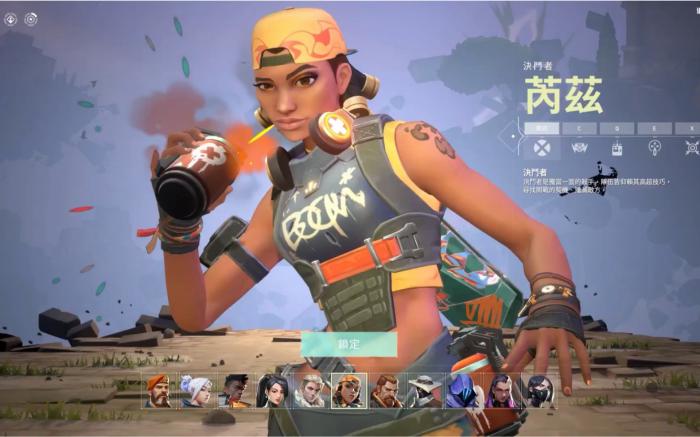View the Showstopper ultimate ability icon

pos(691,148)
